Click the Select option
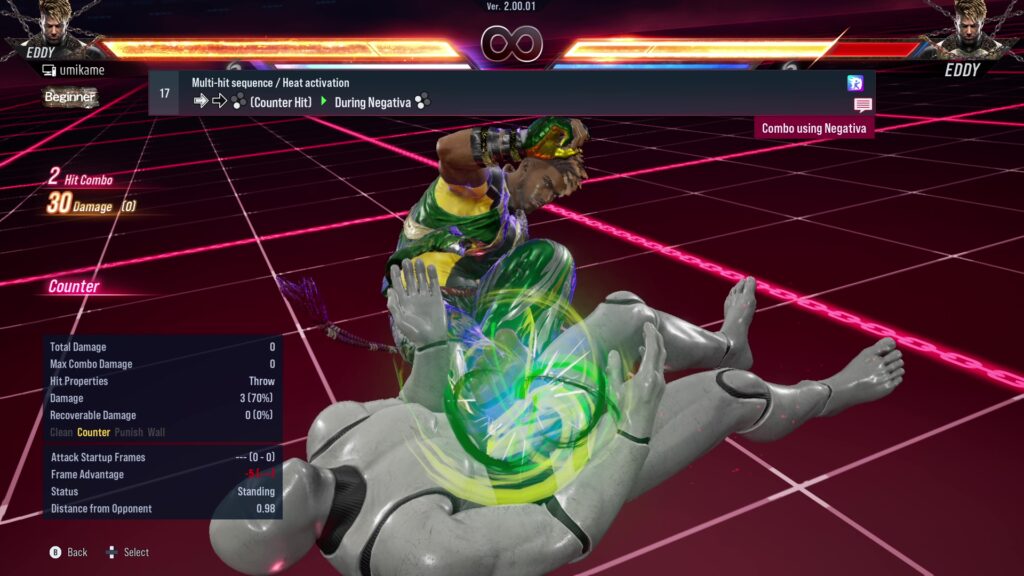The image size is (1024, 576). click(x=128, y=552)
